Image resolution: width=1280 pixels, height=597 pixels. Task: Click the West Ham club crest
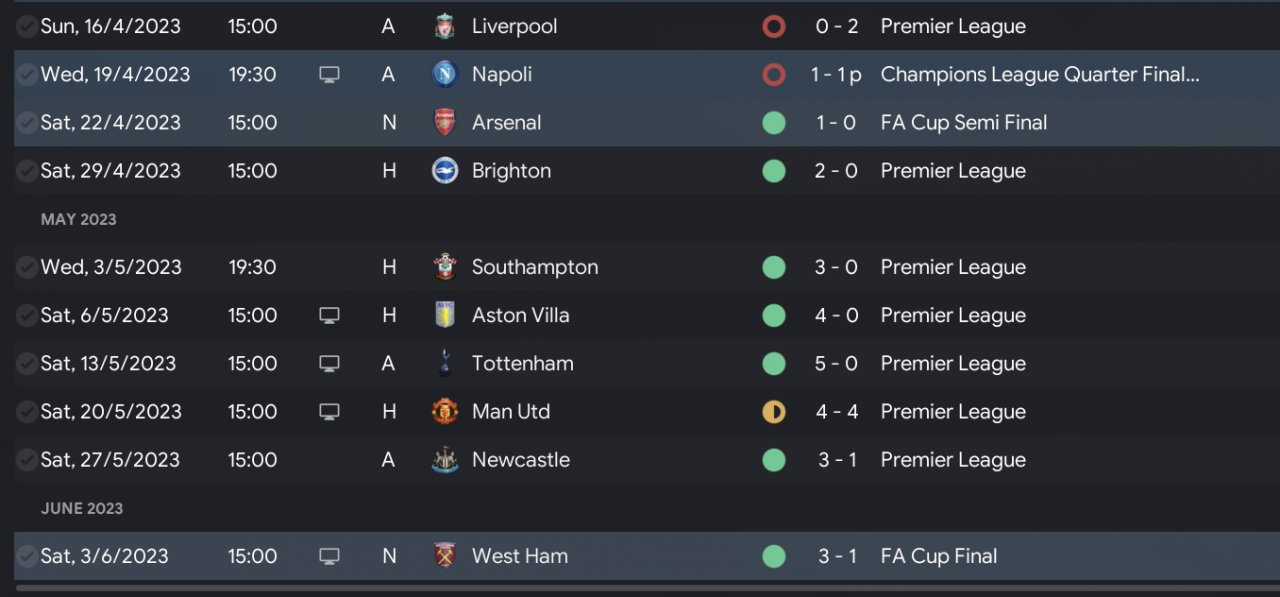(x=445, y=556)
